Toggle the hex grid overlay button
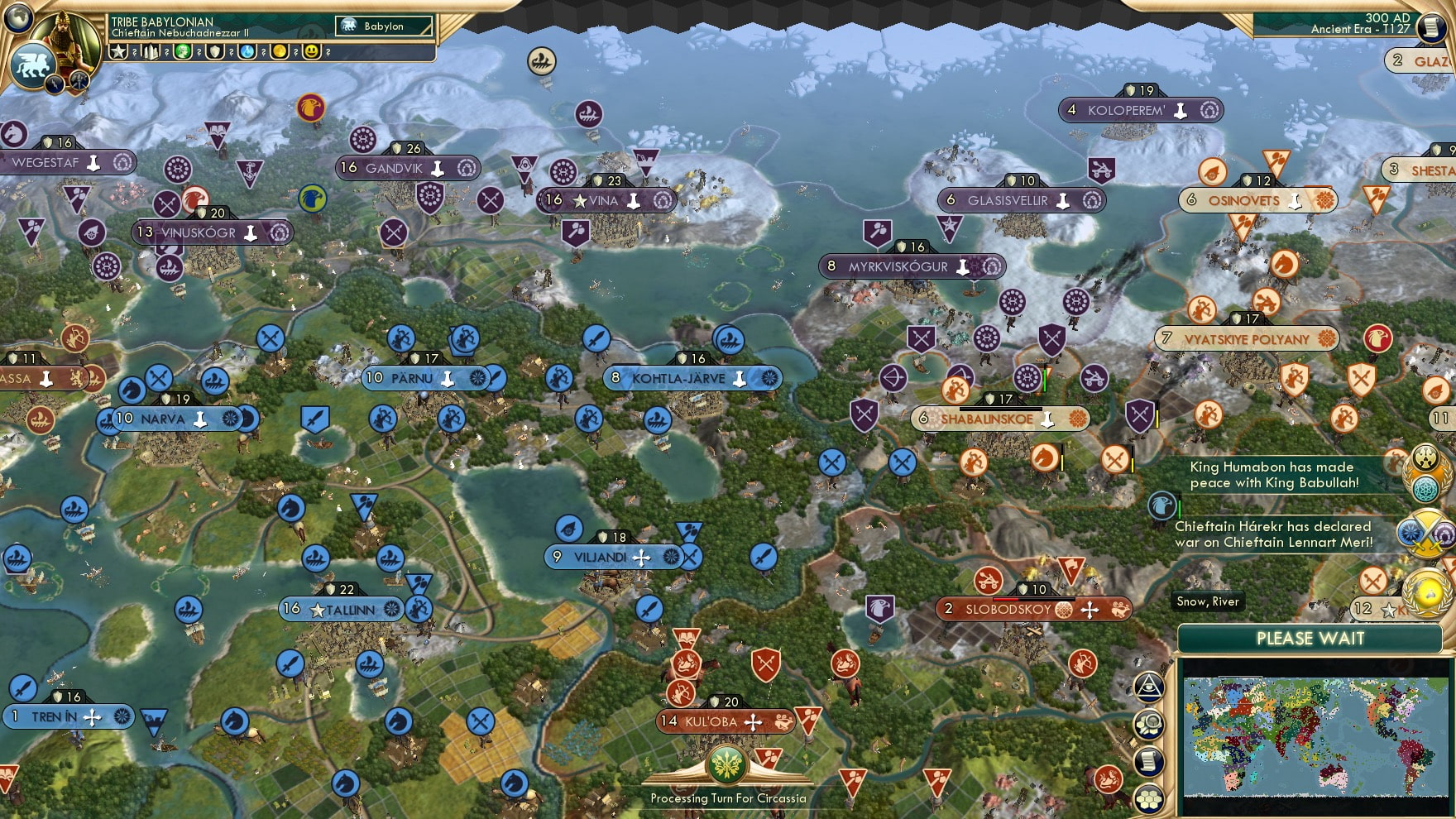The height and width of the screenshot is (819, 1456). [1150, 796]
